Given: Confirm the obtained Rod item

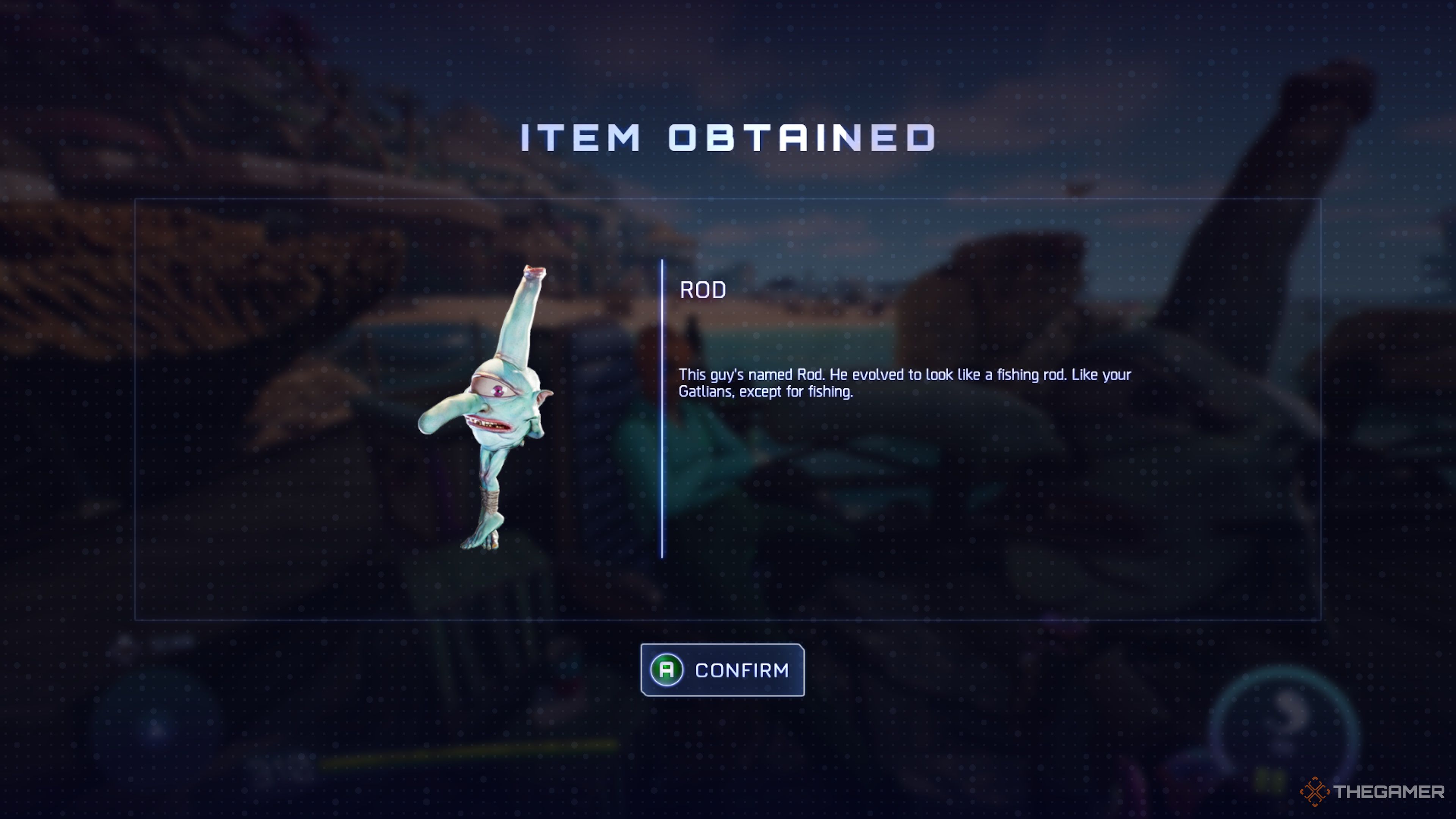Looking at the screenshot, I should [722, 670].
